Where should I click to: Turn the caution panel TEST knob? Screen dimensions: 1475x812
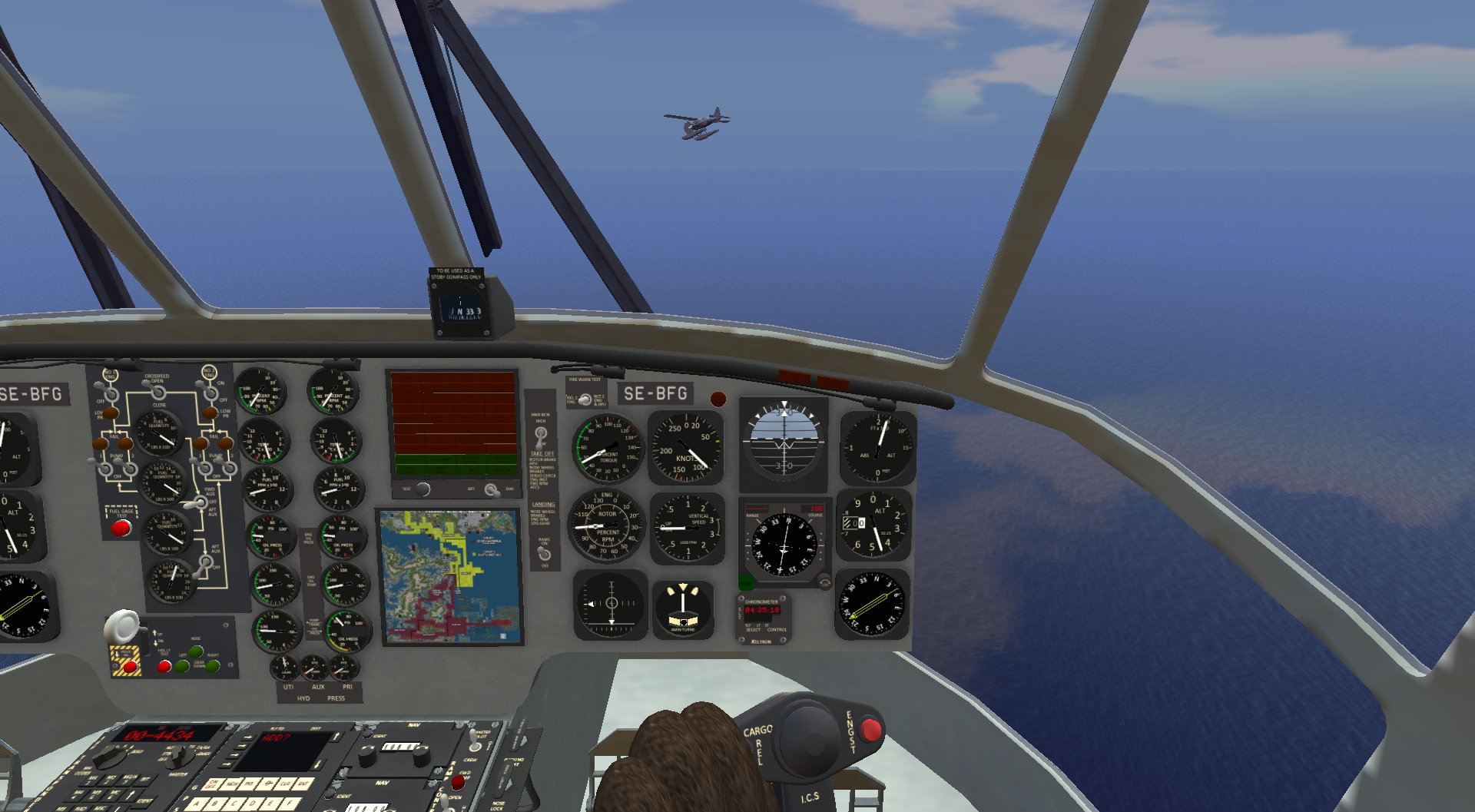tap(423, 489)
